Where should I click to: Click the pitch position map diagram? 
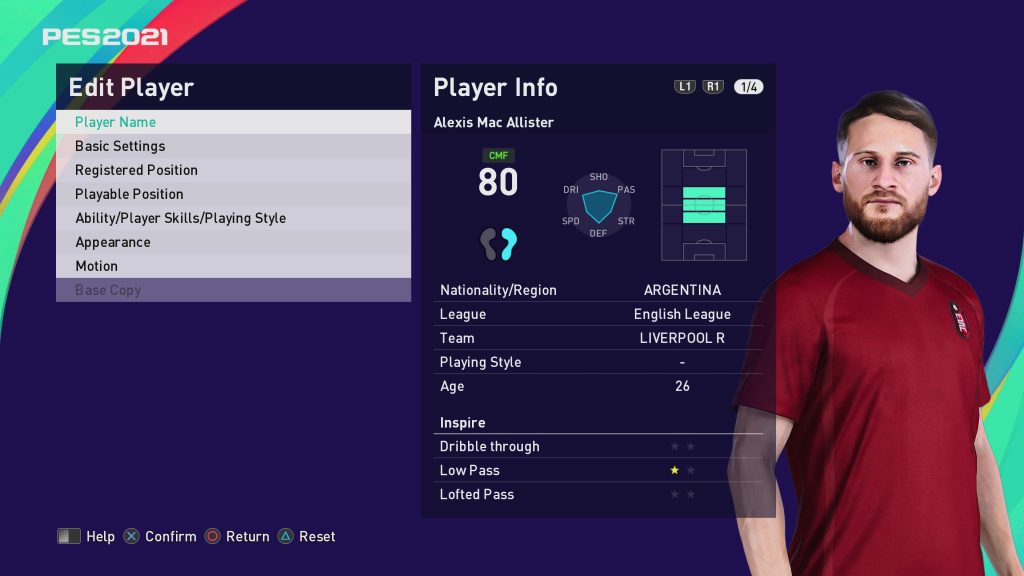pos(704,205)
